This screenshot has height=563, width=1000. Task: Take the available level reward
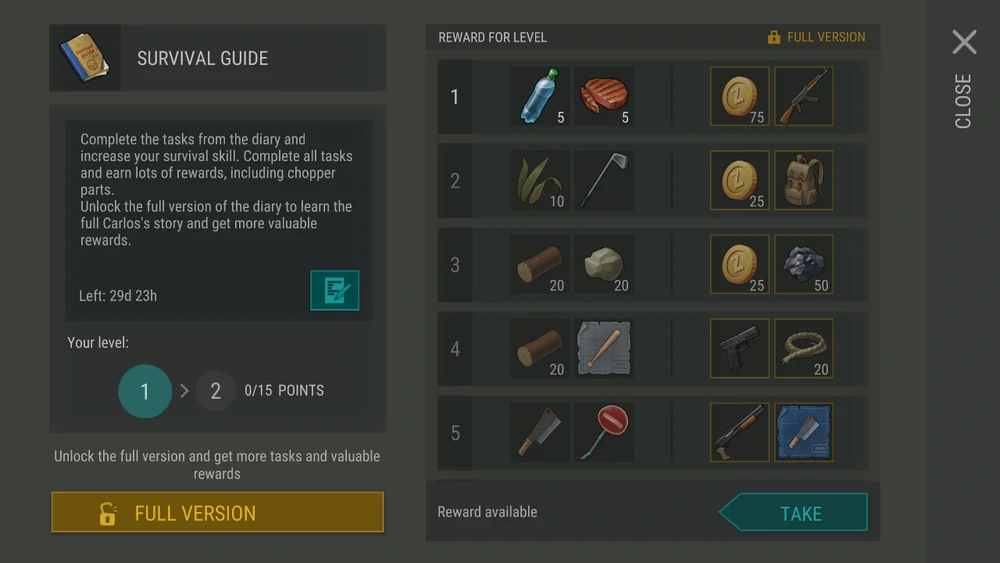[794, 513]
